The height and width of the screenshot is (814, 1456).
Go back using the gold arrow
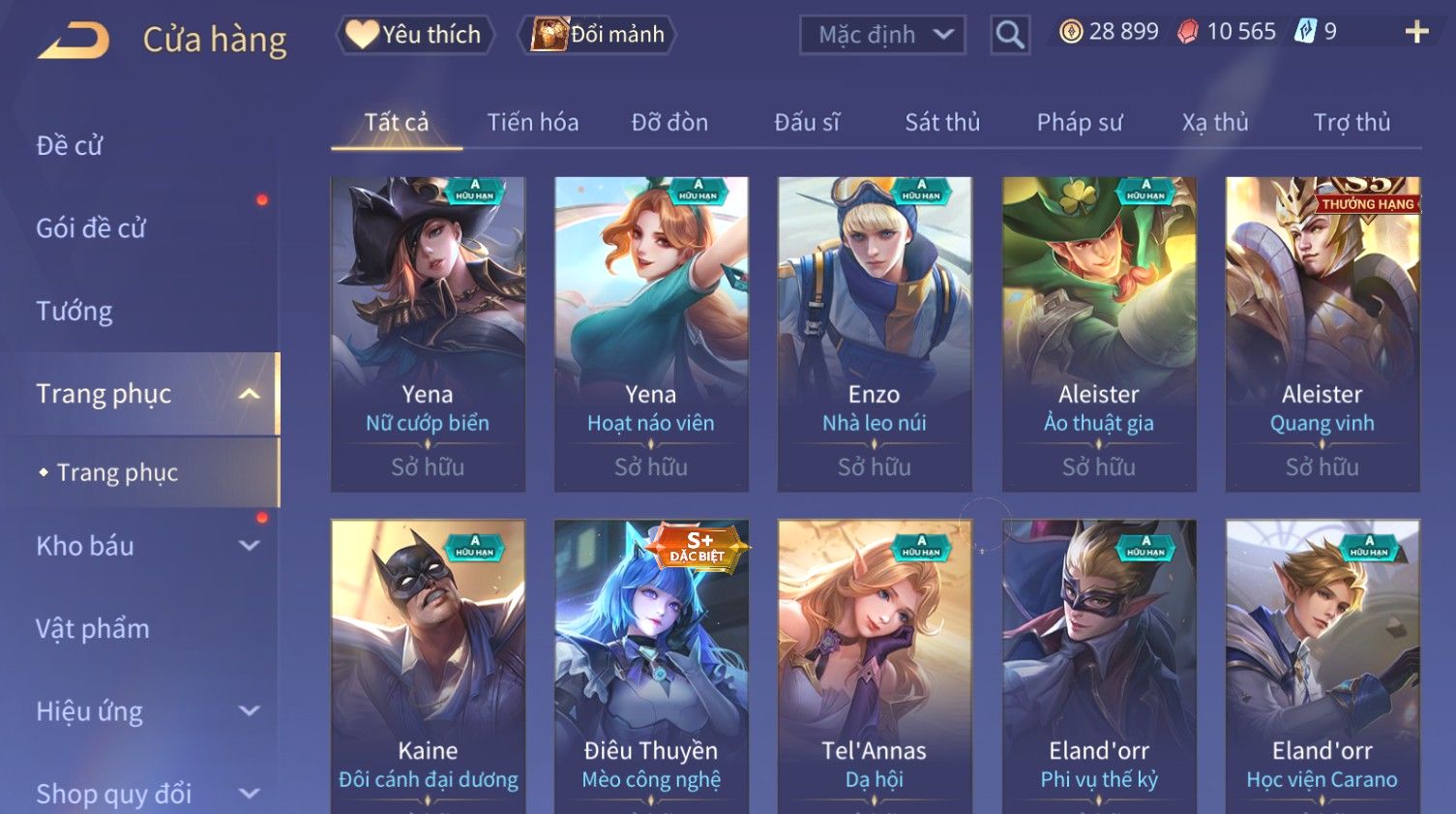(x=74, y=41)
